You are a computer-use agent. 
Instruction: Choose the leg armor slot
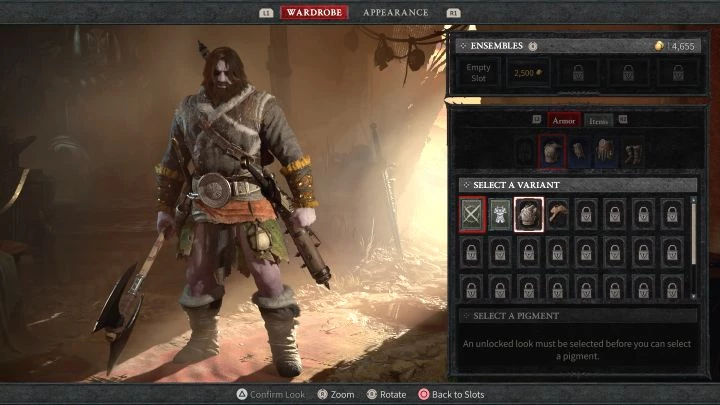pos(606,152)
